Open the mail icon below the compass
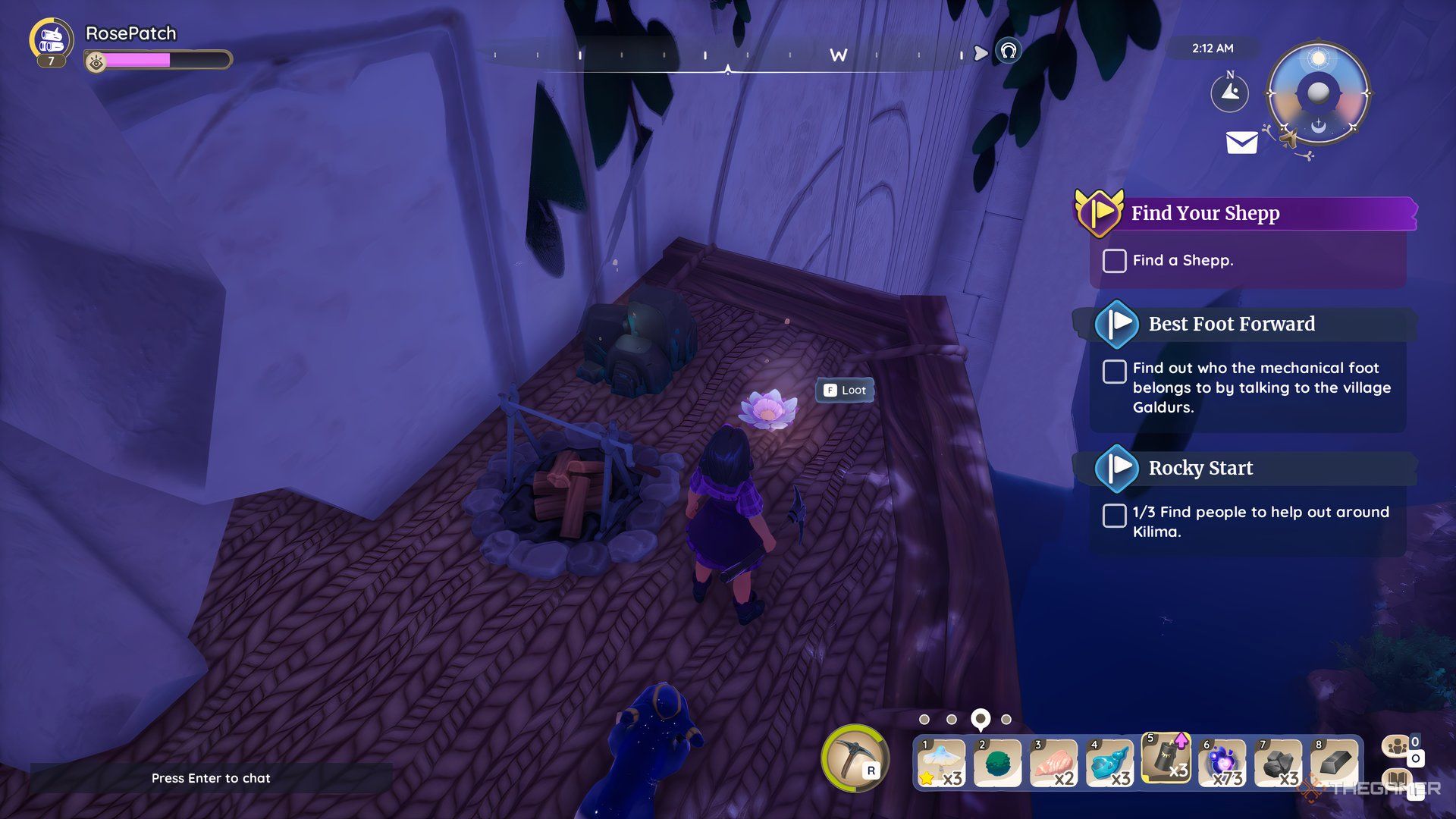The image size is (1456, 819). pos(1242,142)
